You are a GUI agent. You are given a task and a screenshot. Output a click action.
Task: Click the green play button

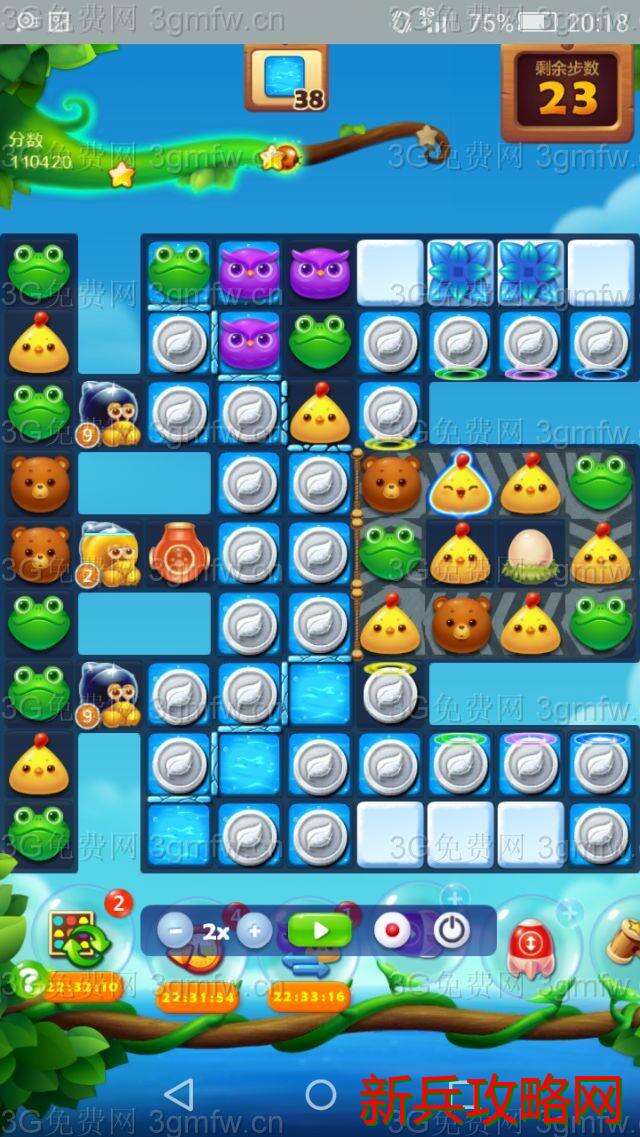tap(320, 931)
